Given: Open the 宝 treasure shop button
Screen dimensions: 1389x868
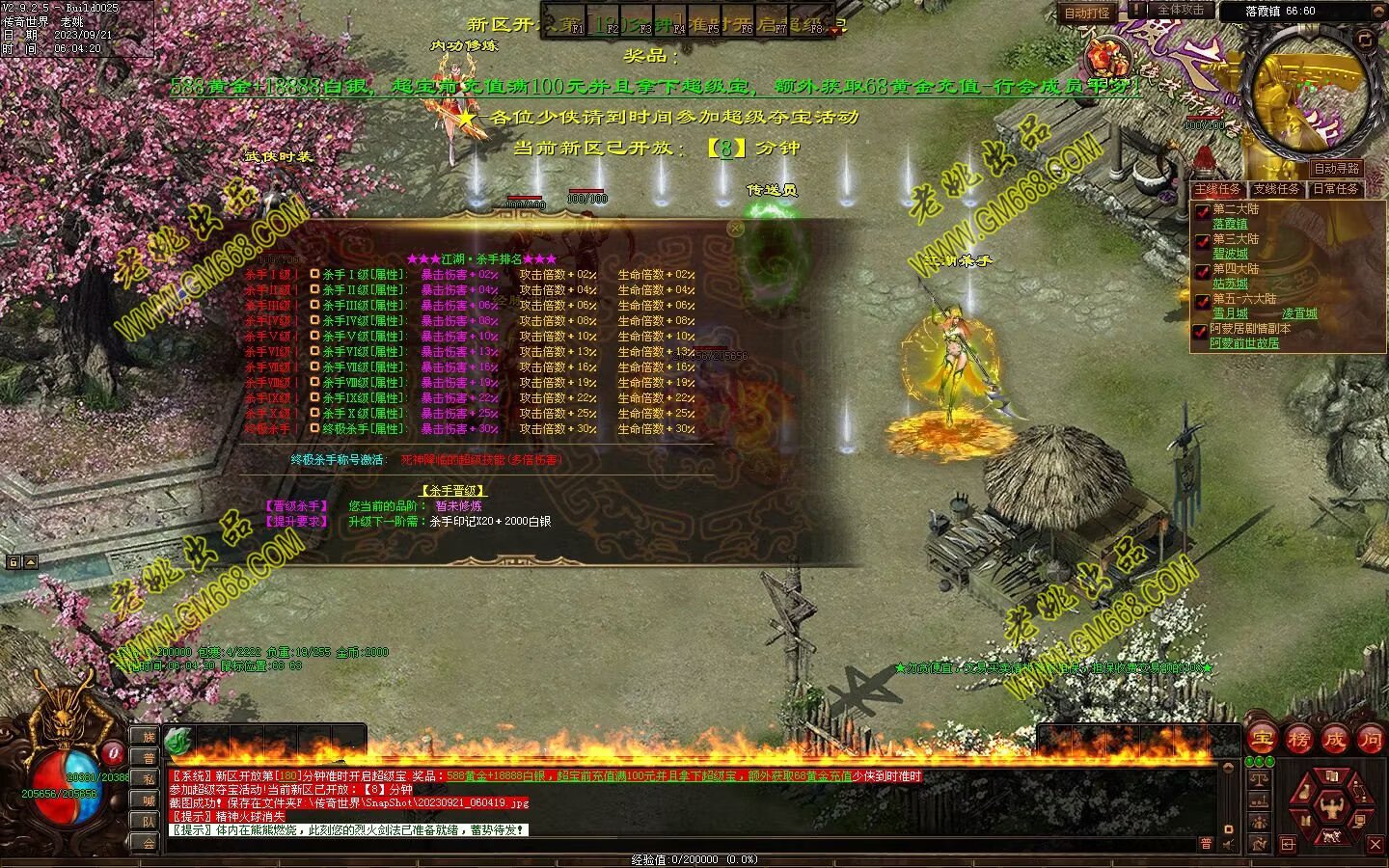Looking at the screenshot, I should 1262,740.
